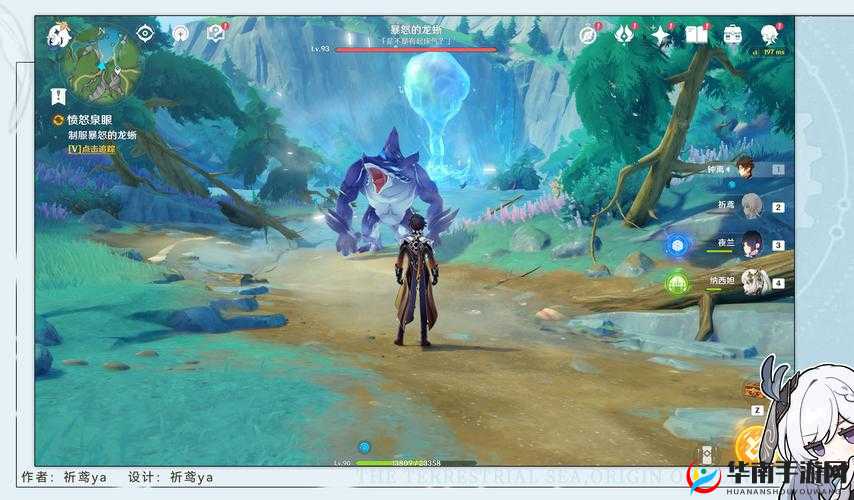This screenshot has height=500, width=854.
Task: Switch to party member 夜兰
Action: coord(750,243)
